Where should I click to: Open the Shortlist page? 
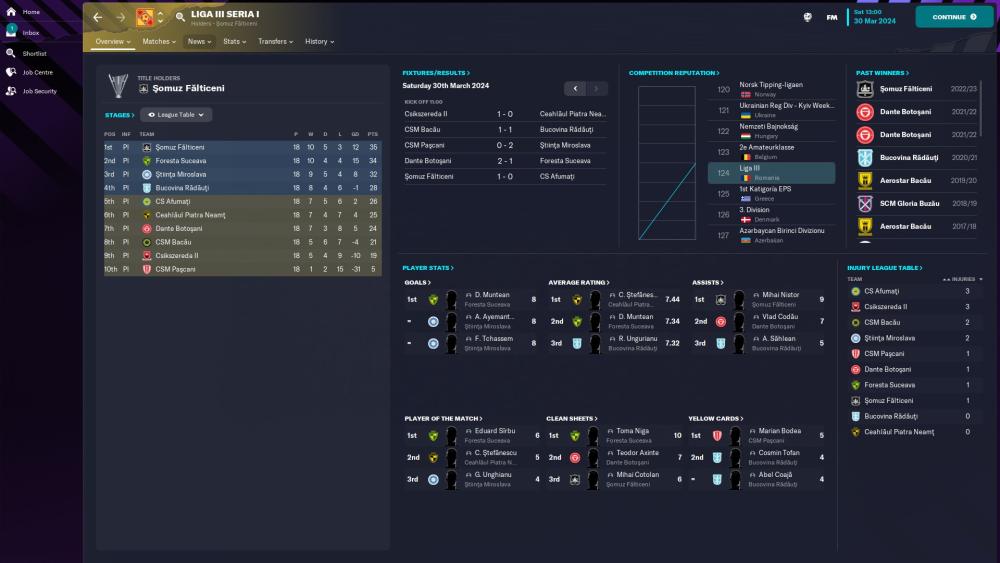coord(33,53)
